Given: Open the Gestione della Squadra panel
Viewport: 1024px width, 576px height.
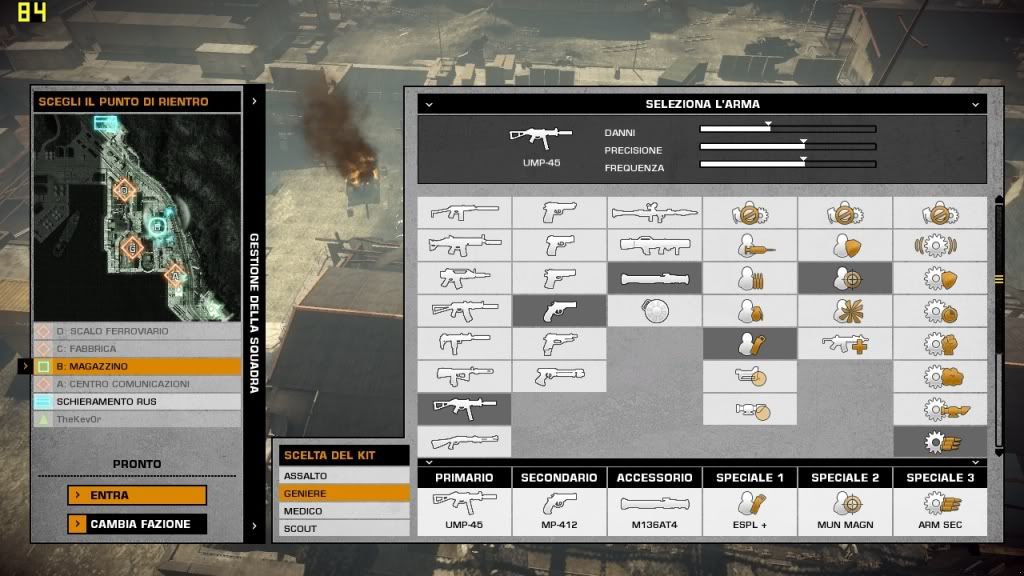Looking at the screenshot, I should coord(254,310).
